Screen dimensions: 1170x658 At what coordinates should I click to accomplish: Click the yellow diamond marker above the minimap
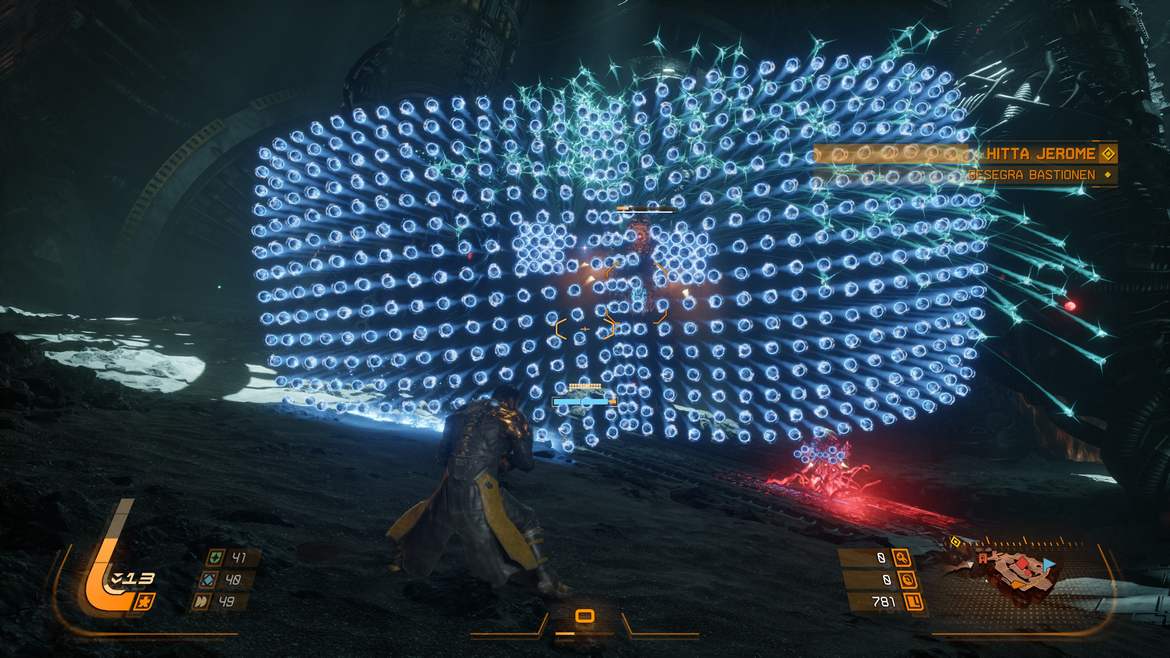(x=954, y=544)
